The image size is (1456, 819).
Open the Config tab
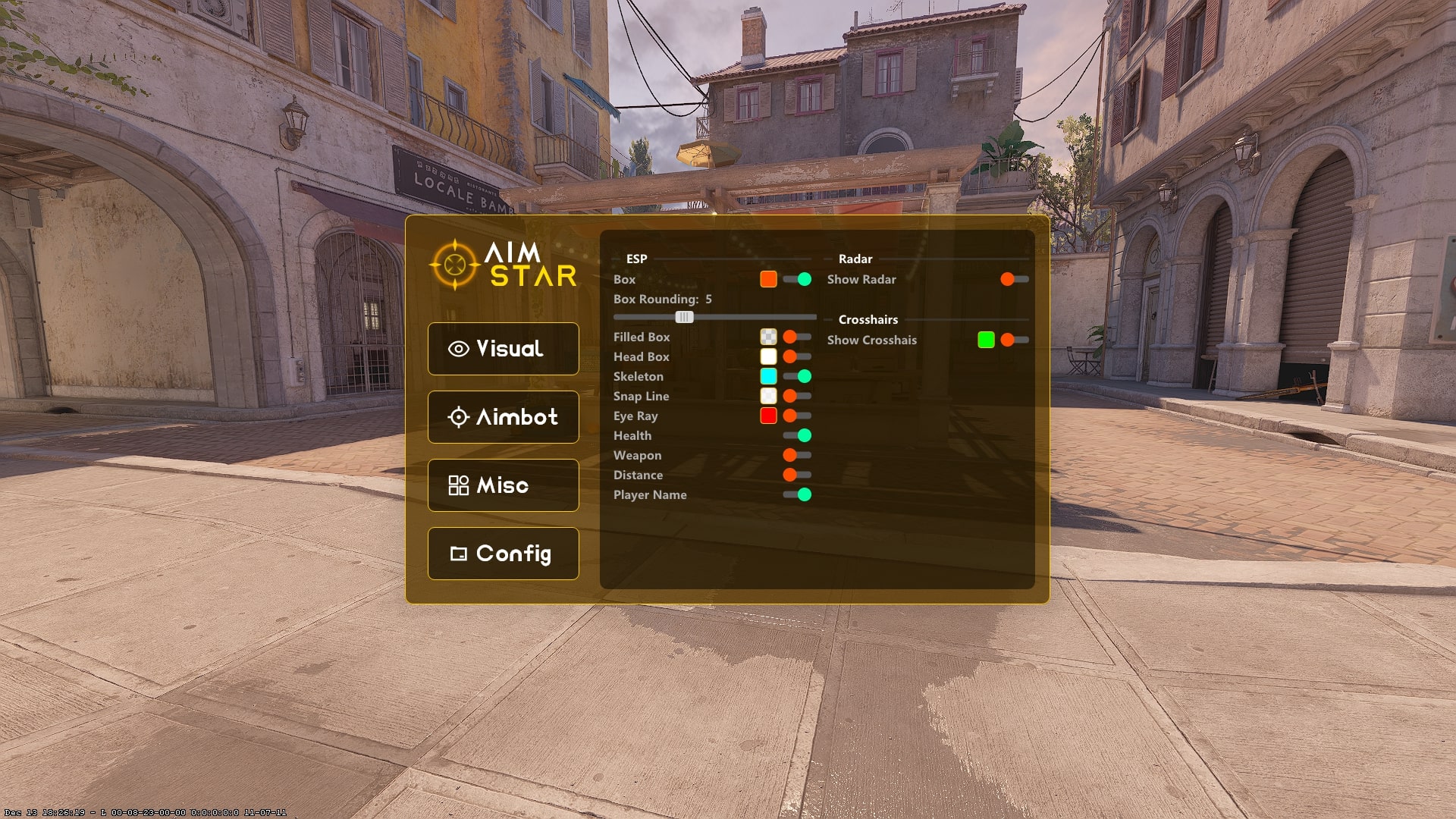point(503,554)
